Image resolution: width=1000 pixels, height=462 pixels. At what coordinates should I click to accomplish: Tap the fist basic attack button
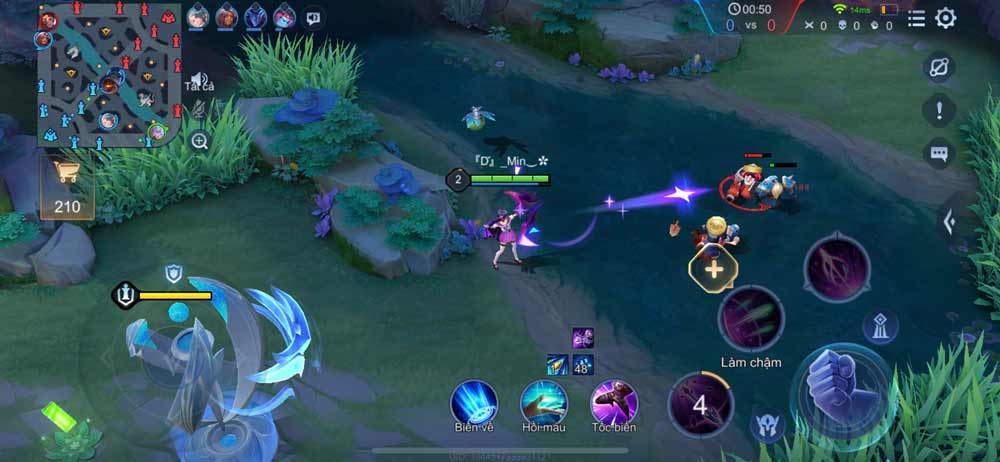pos(840,390)
